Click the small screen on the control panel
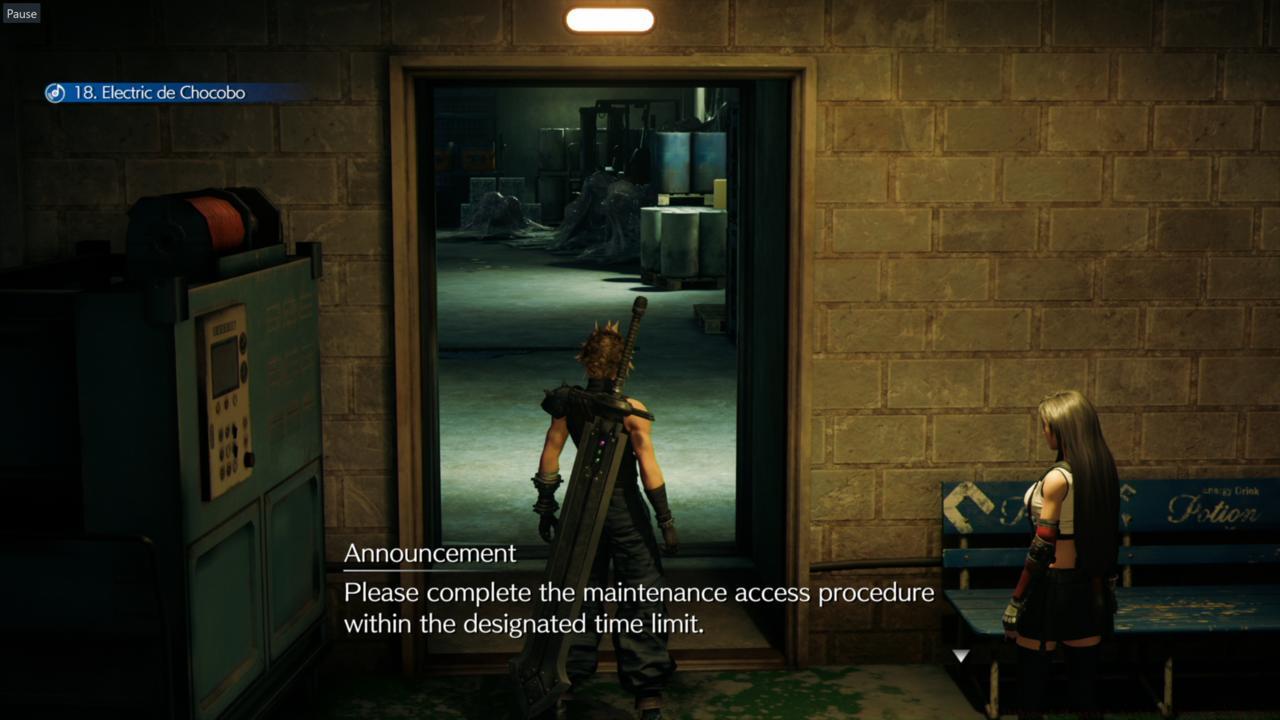This screenshot has height=720, width=1280. click(222, 367)
